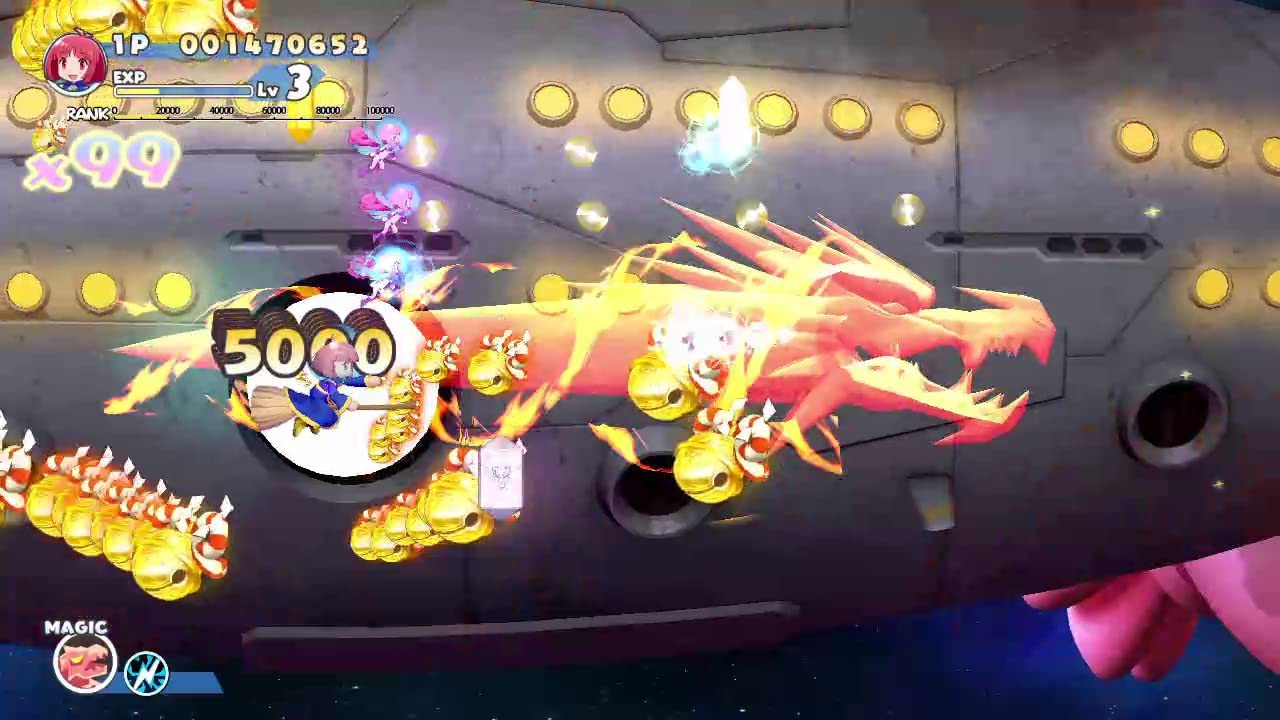Click the white card item near the broom

(x=503, y=475)
